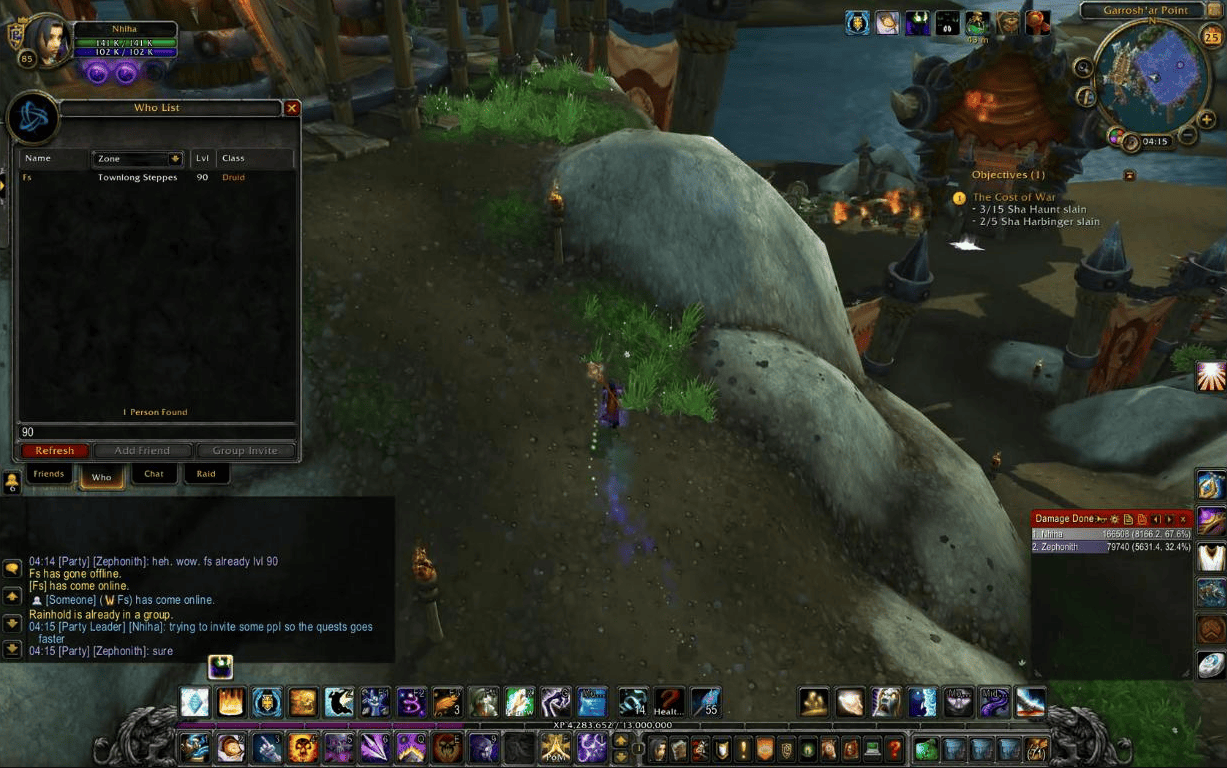
Task: Select player Fs in the Who List
Action: [x=100, y=178]
